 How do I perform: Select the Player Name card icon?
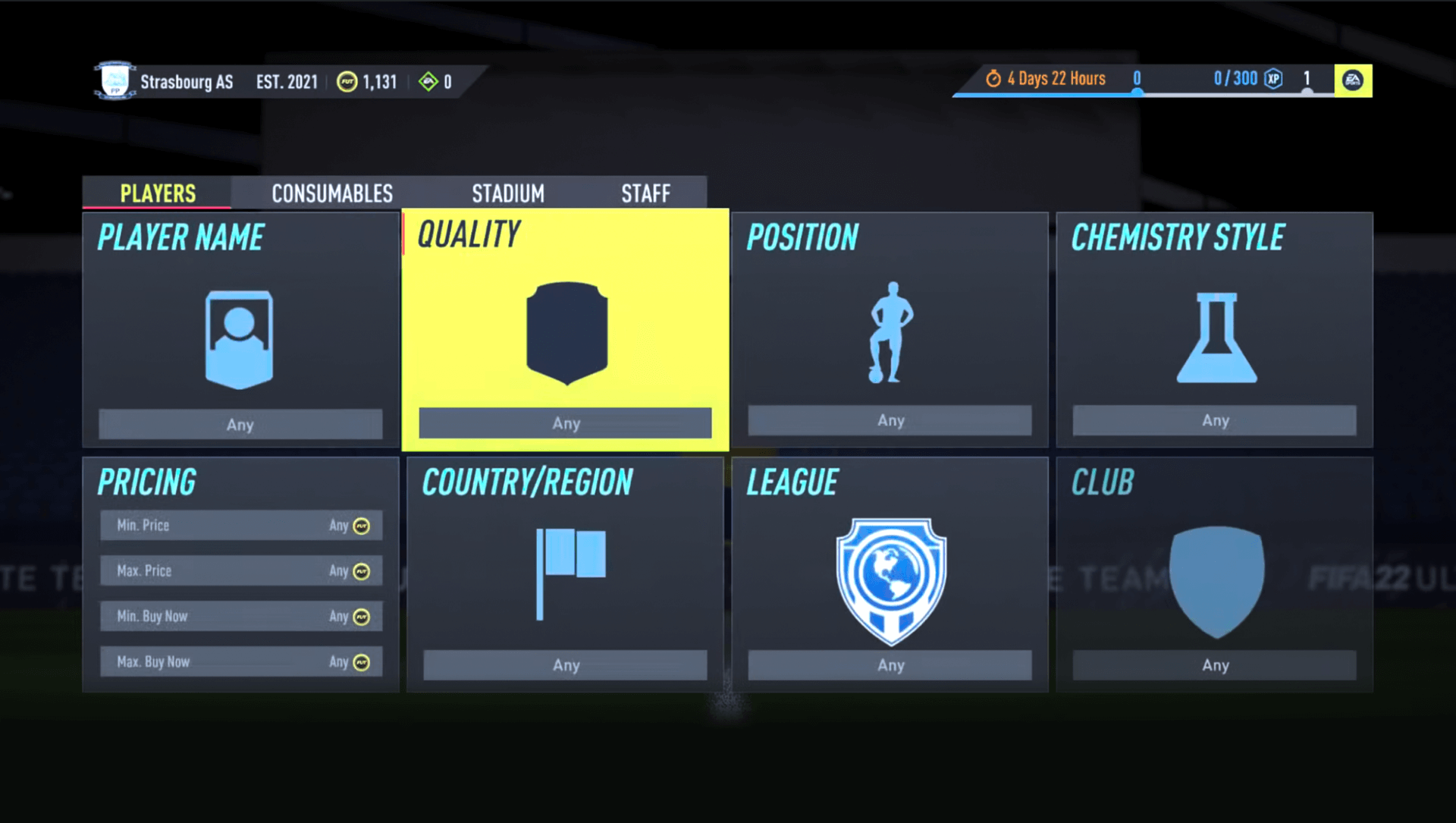tap(240, 339)
